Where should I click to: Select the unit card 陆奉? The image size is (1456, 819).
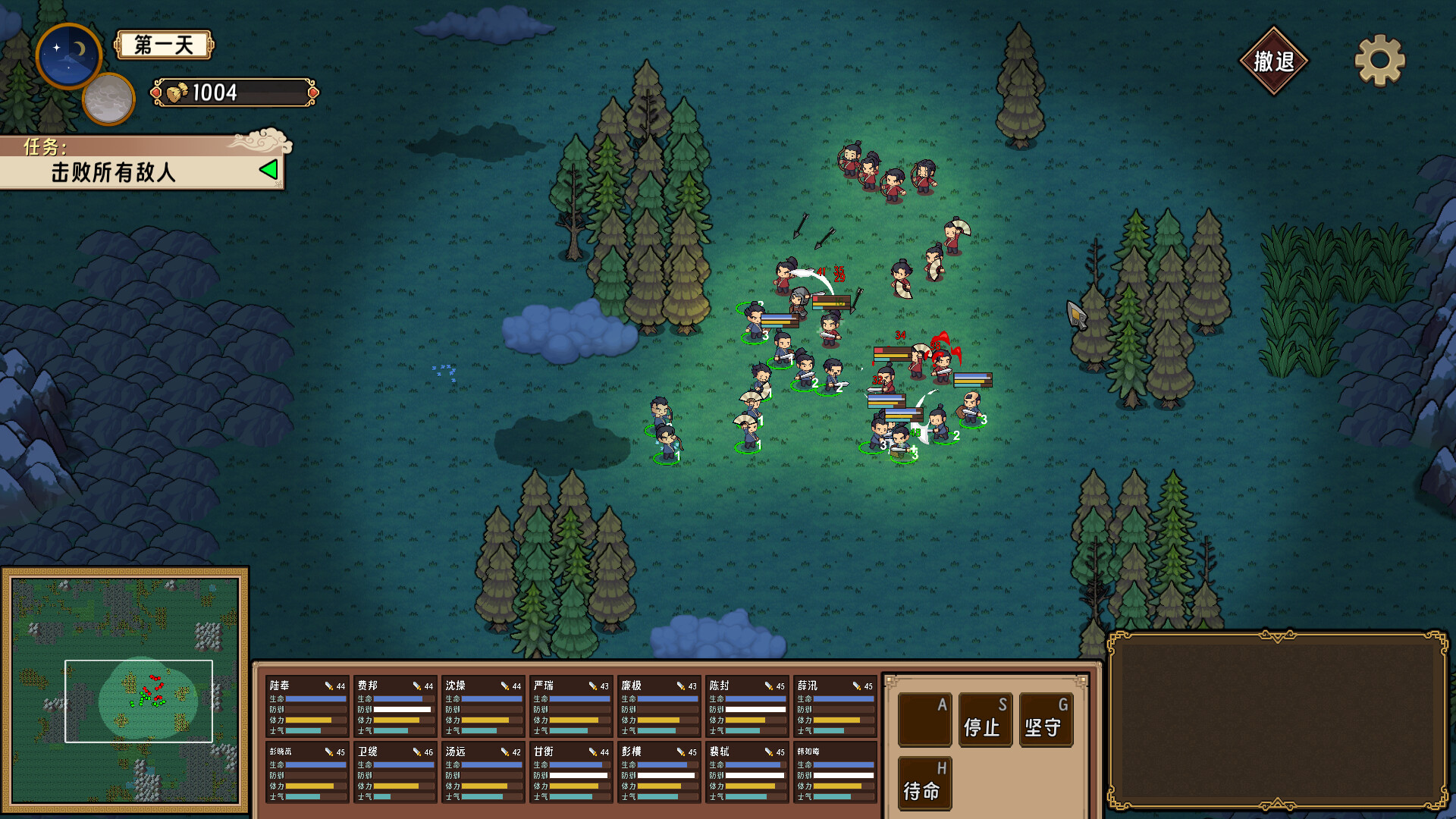(x=307, y=707)
